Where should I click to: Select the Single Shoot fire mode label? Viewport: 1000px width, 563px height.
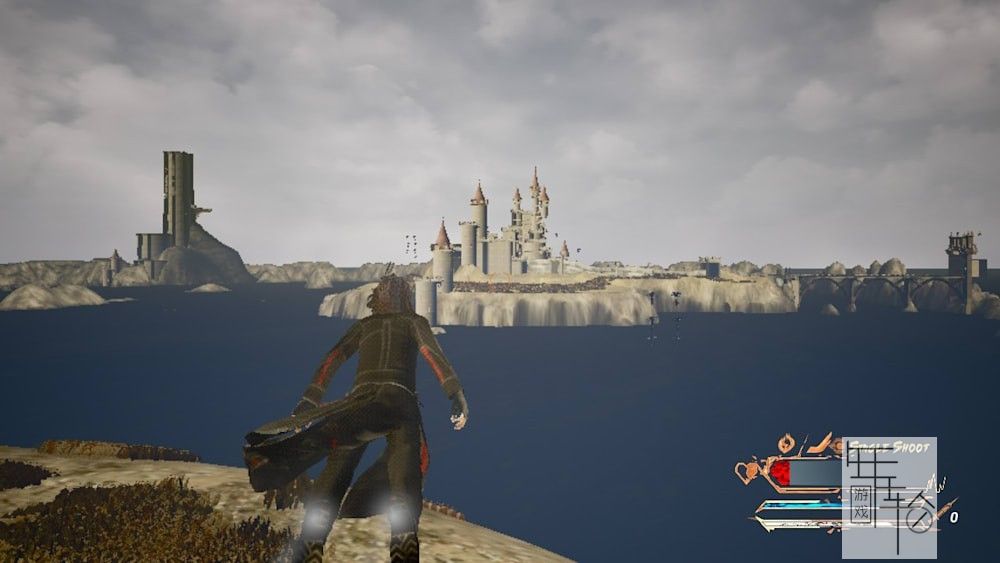coord(890,447)
